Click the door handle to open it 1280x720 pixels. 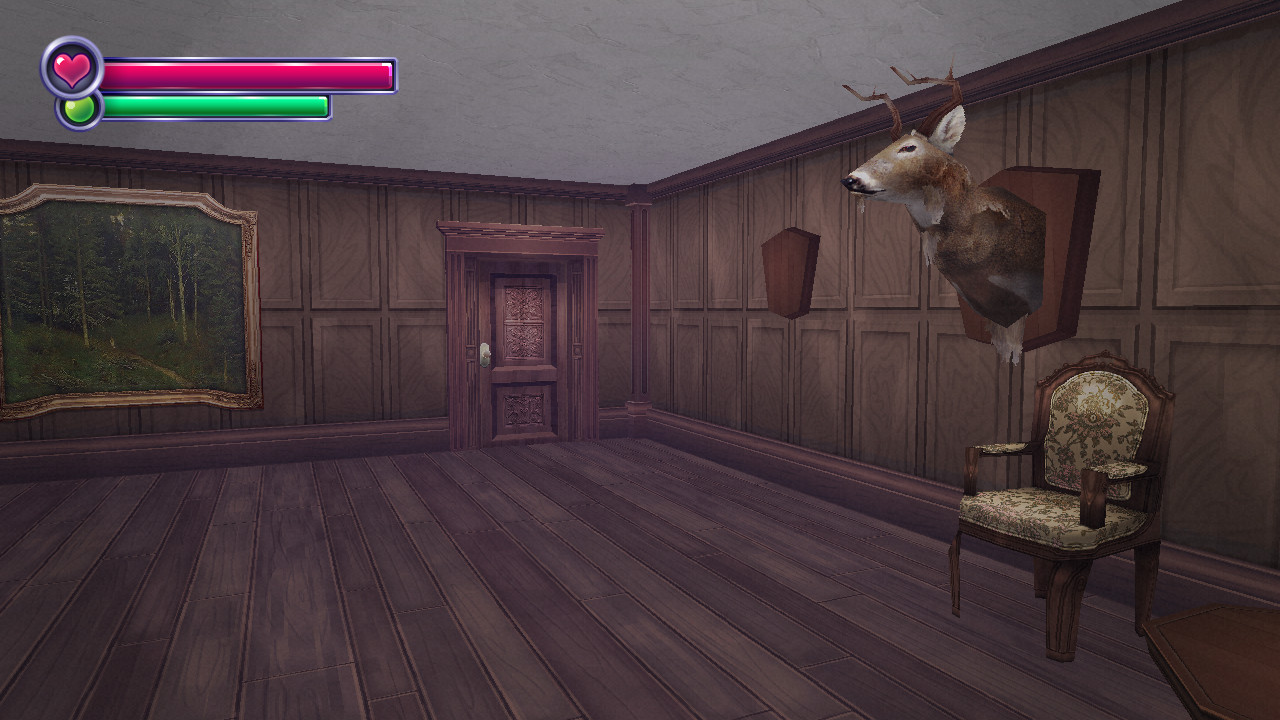pyautogui.click(x=484, y=352)
